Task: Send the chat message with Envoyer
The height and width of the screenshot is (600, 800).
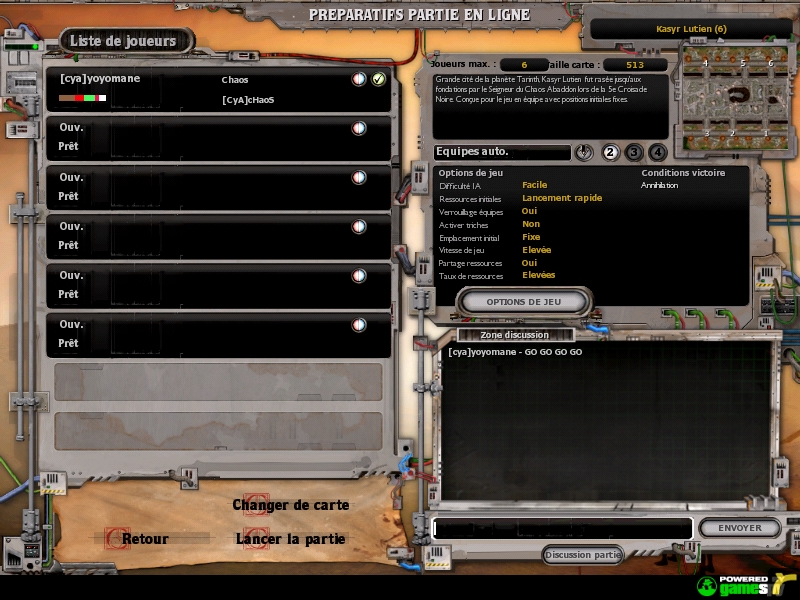Action: 739,528
